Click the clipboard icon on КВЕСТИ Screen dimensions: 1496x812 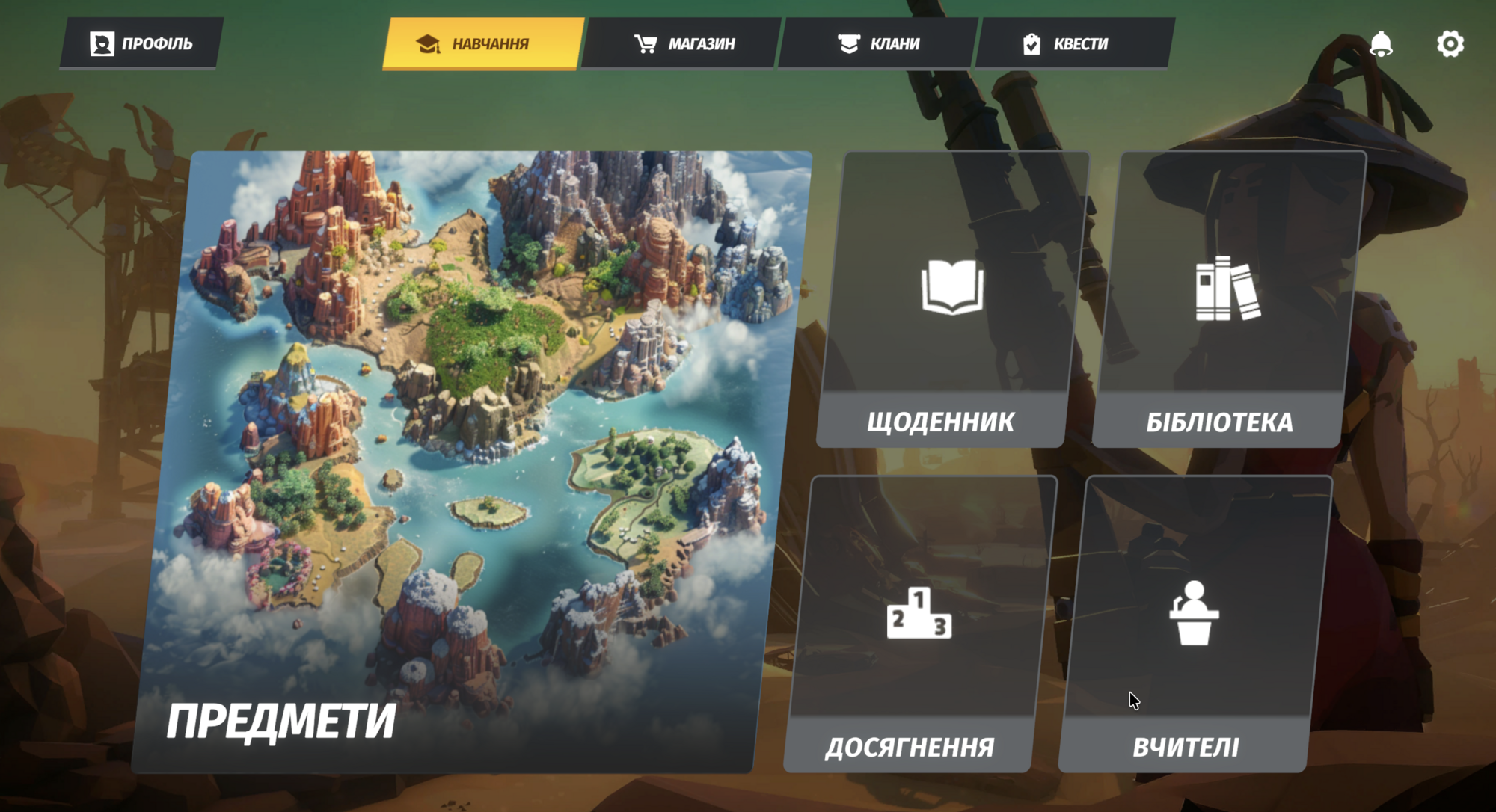(x=1033, y=43)
